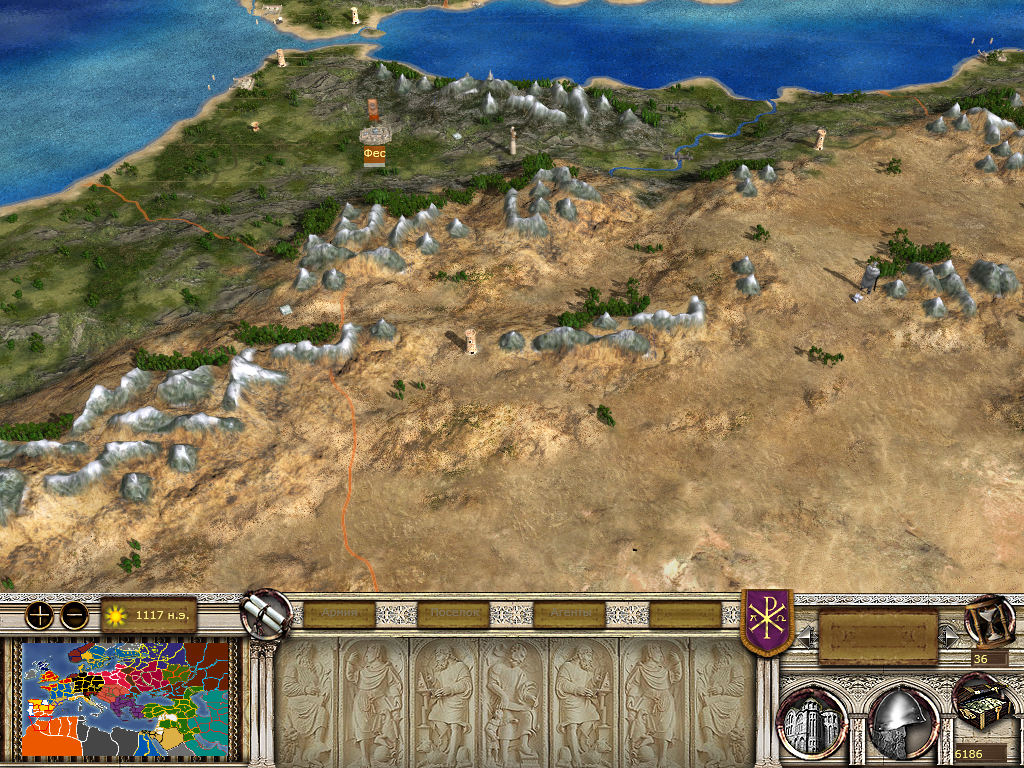Click the campaign minimap of Europe
The height and width of the screenshot is (768, 1024).
pyautogui.click(x=128, y=698)
